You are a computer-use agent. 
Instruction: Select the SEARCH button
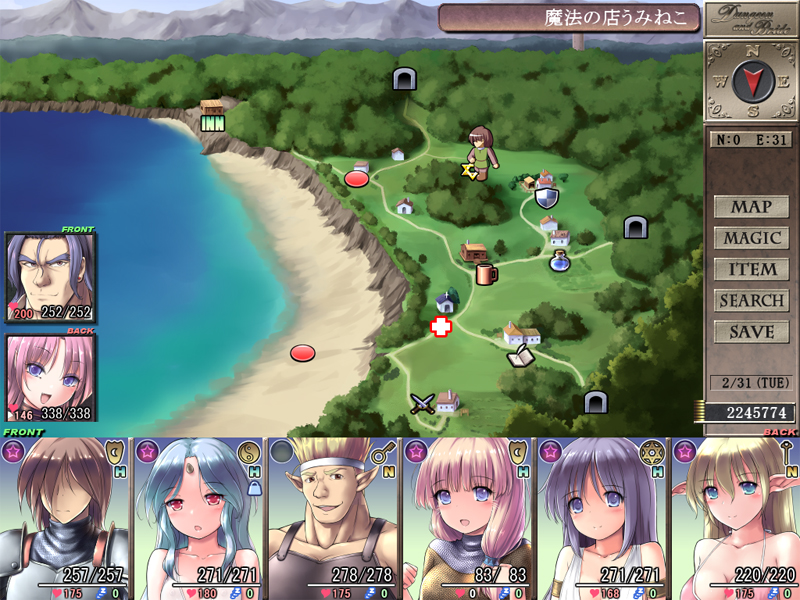pyautogui.click(x=751, y=300)
